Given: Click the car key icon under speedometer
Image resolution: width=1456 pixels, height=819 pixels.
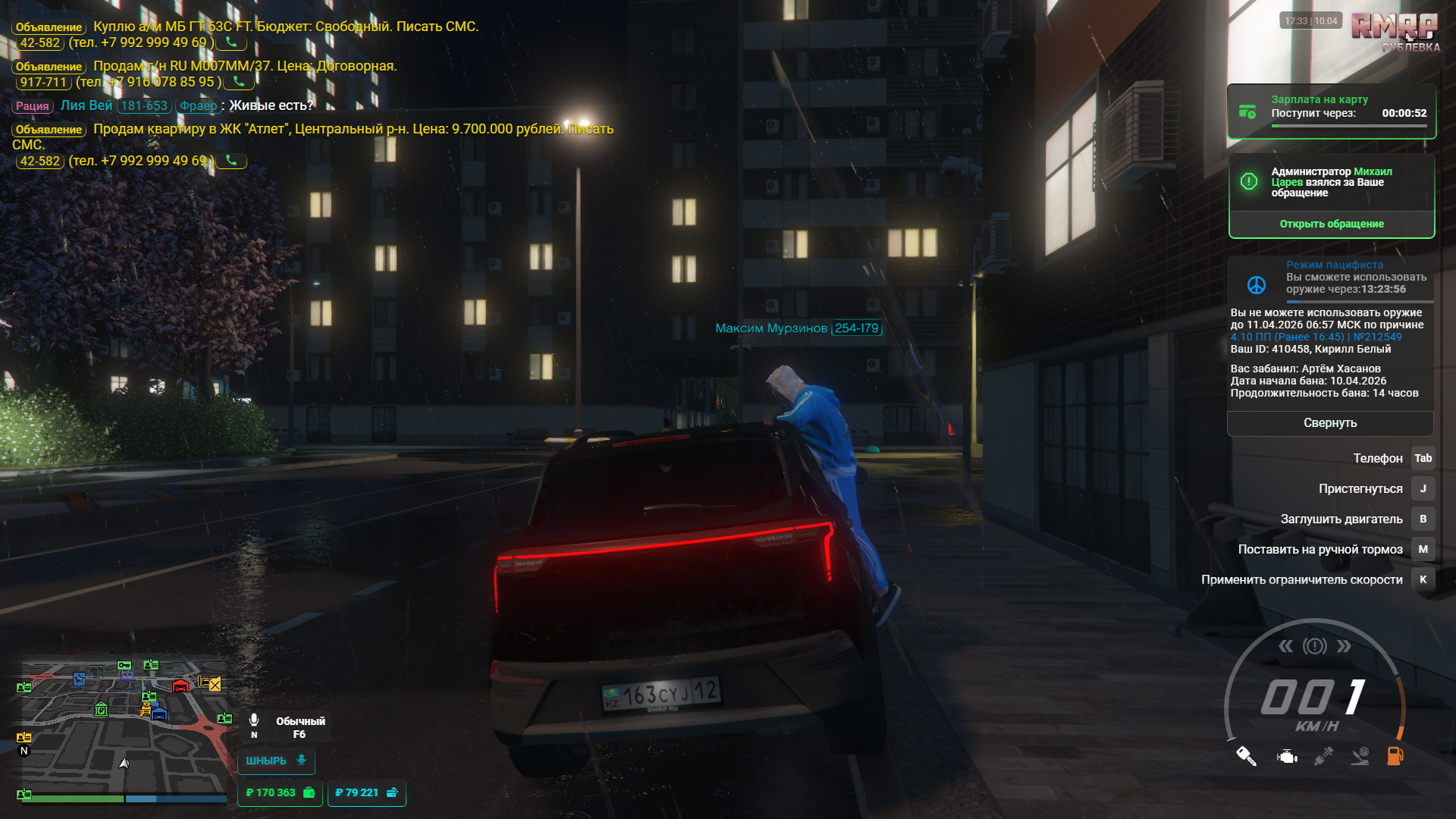Looking at the screenshot, I should tap(1246, 756).
